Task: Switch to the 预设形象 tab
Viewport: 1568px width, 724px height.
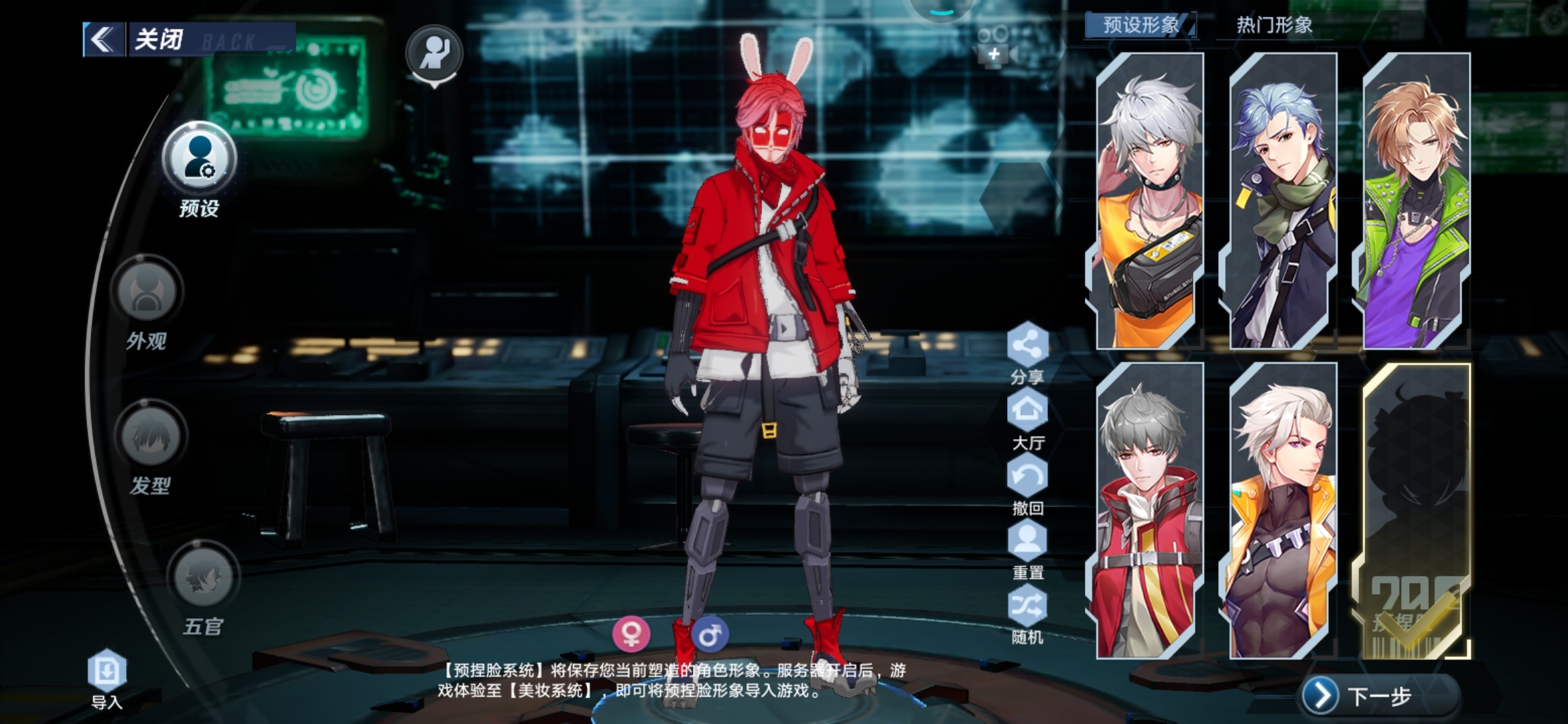Action: point(1140,25)
